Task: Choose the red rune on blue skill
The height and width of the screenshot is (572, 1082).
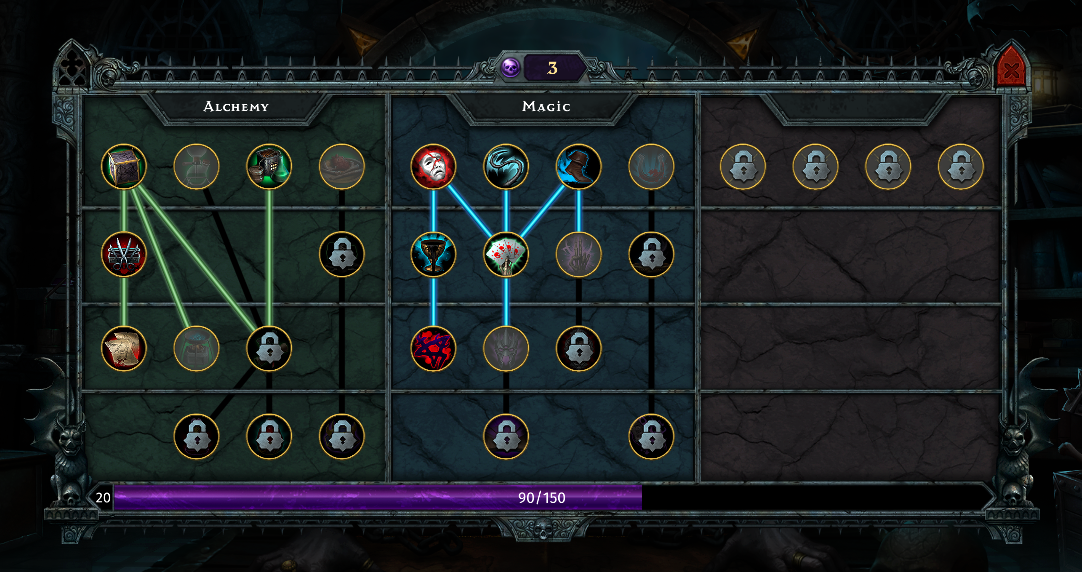Action: (433, 348)
